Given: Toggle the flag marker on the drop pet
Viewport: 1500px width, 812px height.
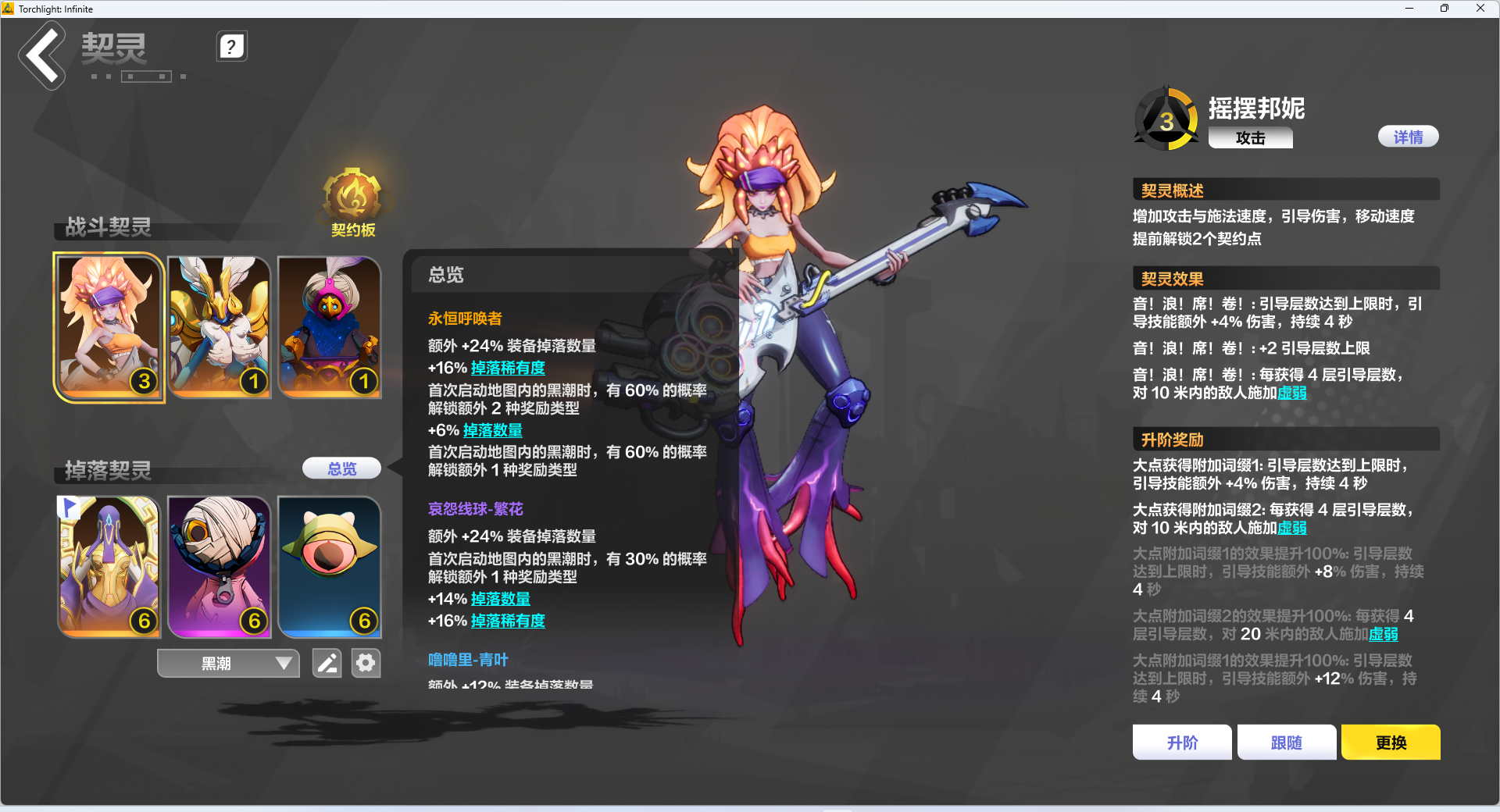Looking at the screenshot, I should click(x=69, y=507).
